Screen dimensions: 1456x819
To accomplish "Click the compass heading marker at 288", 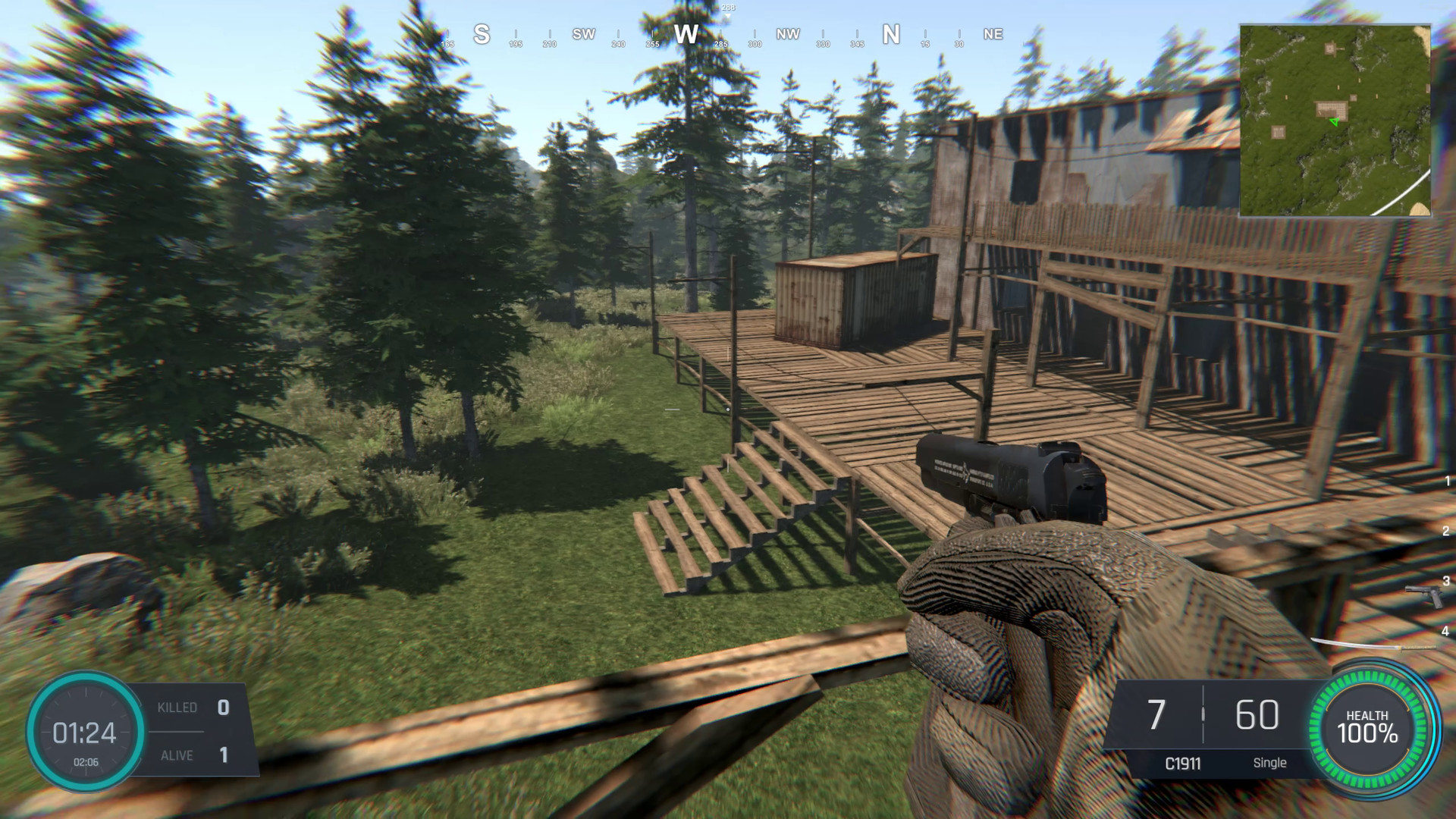I will [727, 11].
